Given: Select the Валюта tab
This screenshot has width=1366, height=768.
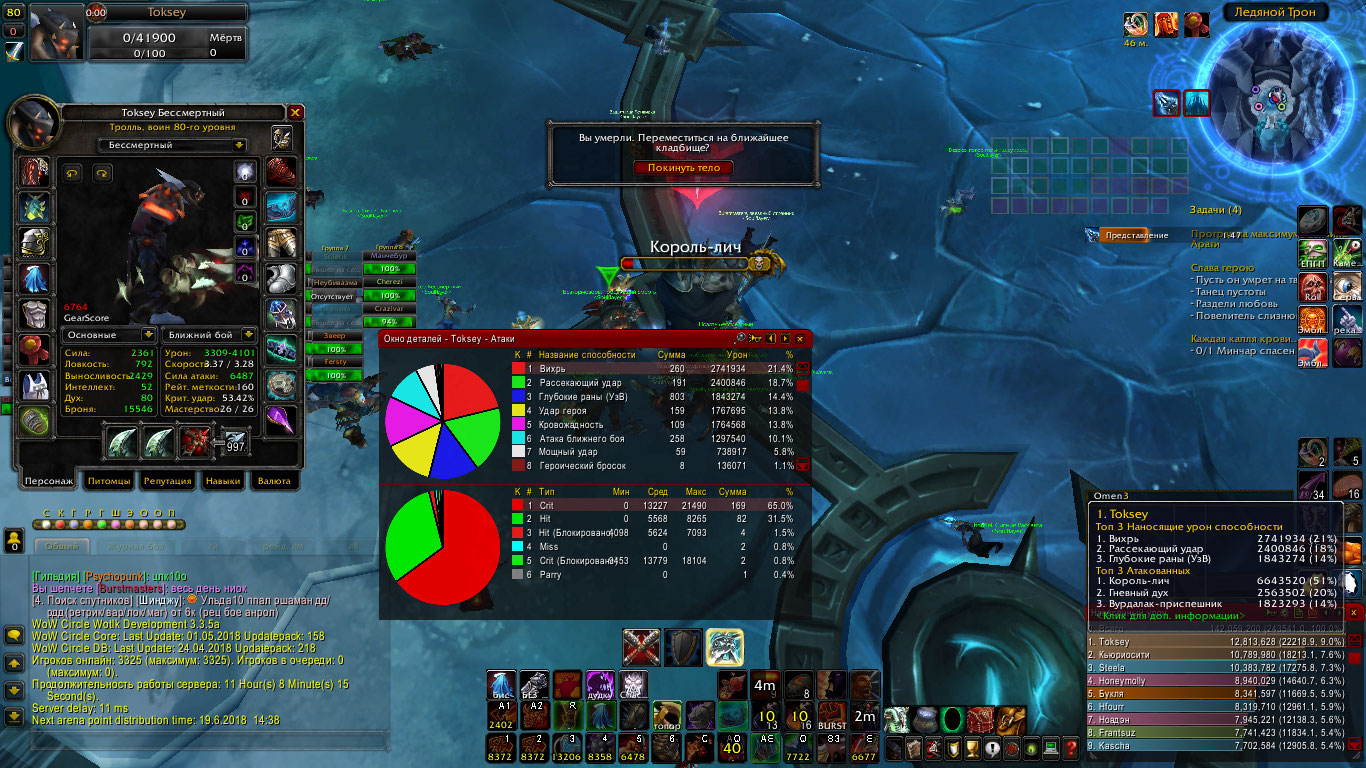Looking at the screenshot, I should 274,481.
